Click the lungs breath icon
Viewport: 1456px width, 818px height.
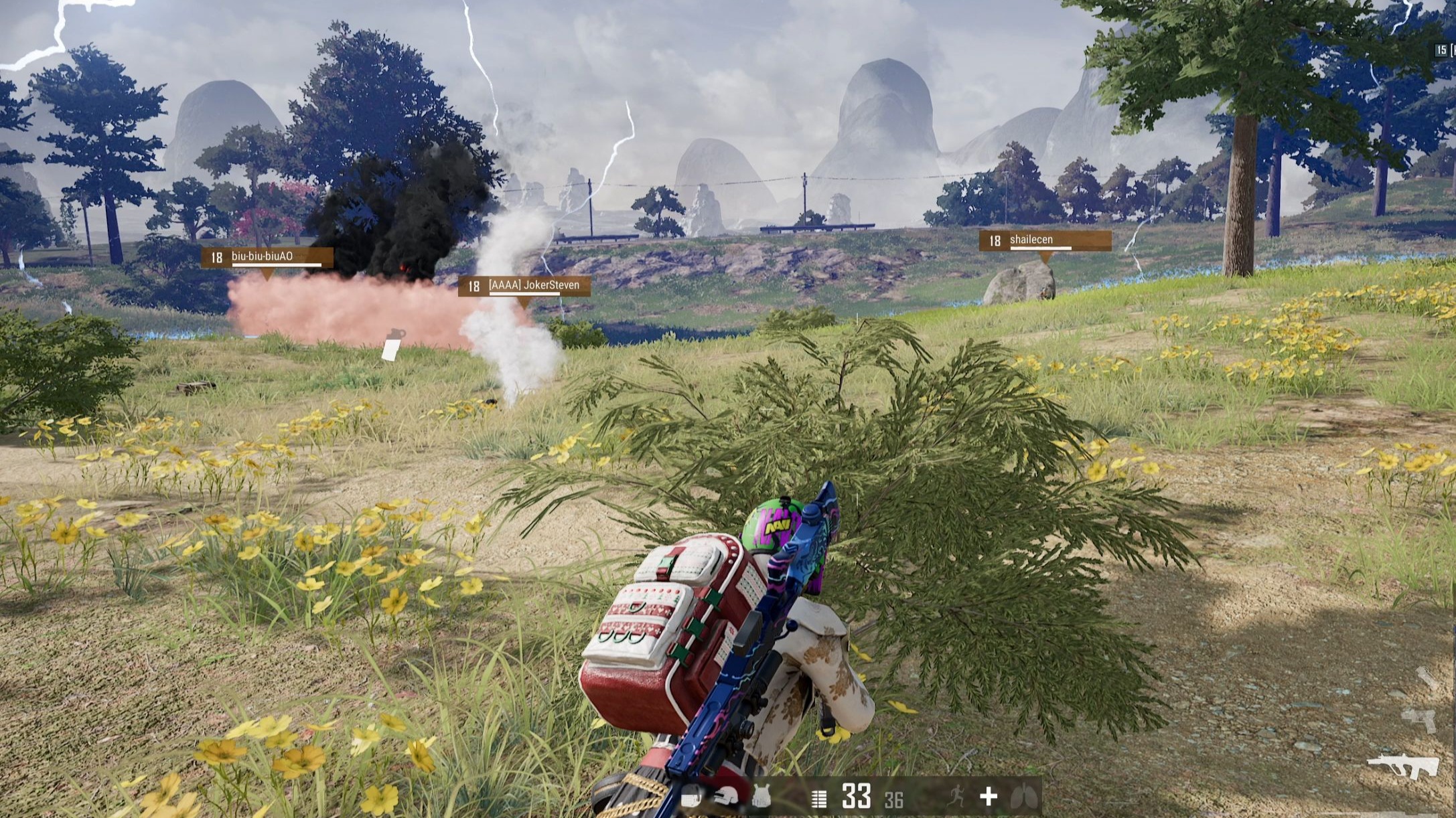(x=1024, y=797)
